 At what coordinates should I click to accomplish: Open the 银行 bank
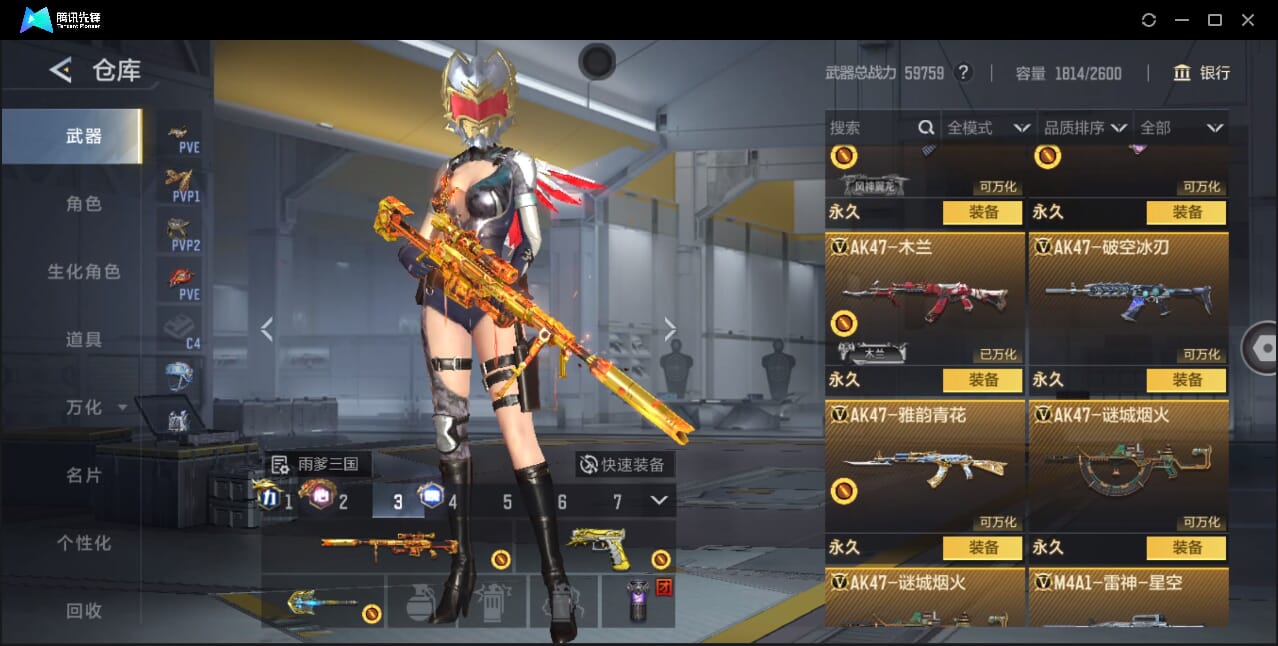(1202, 73)
